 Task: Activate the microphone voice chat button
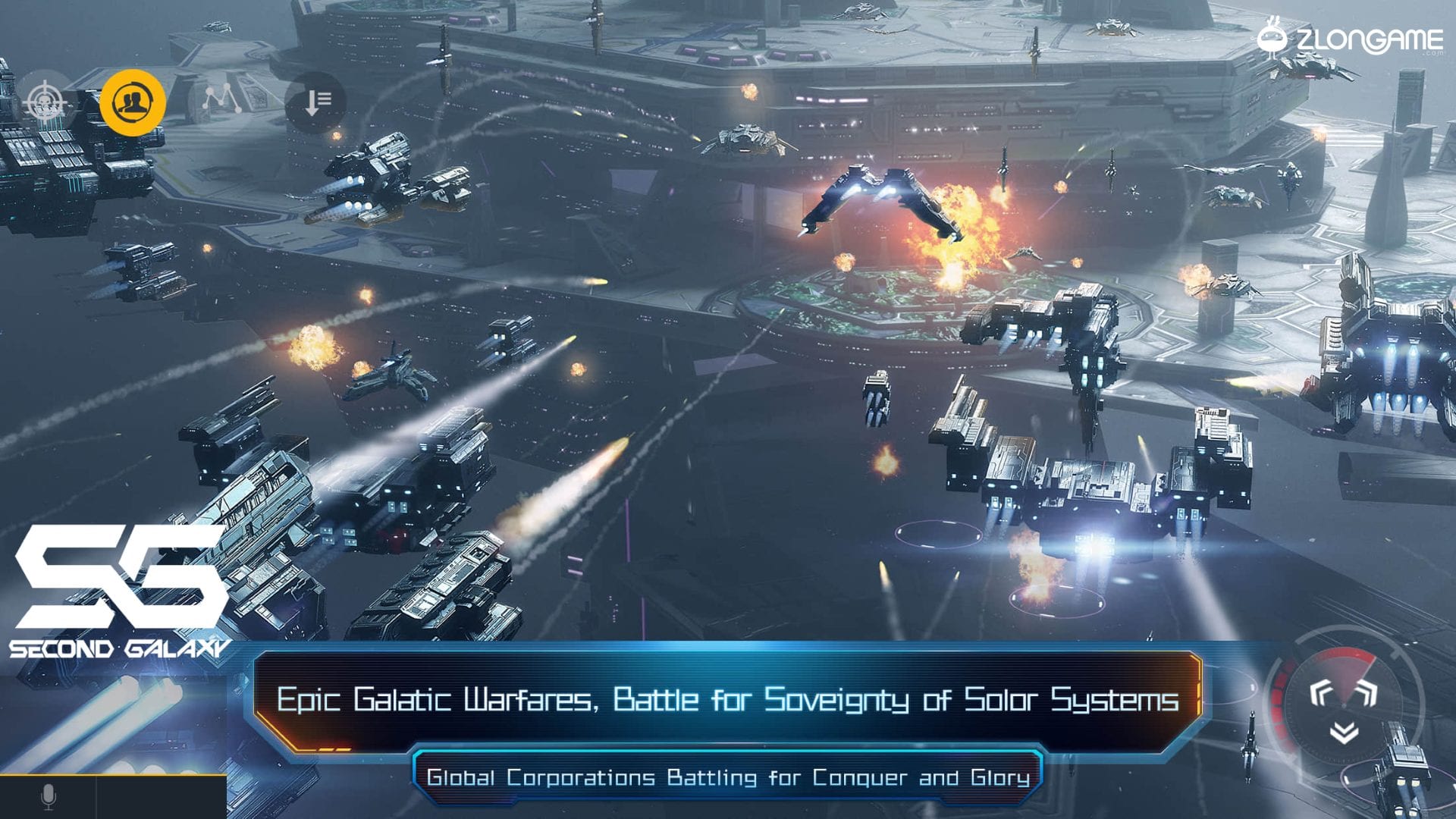(48, 797)
